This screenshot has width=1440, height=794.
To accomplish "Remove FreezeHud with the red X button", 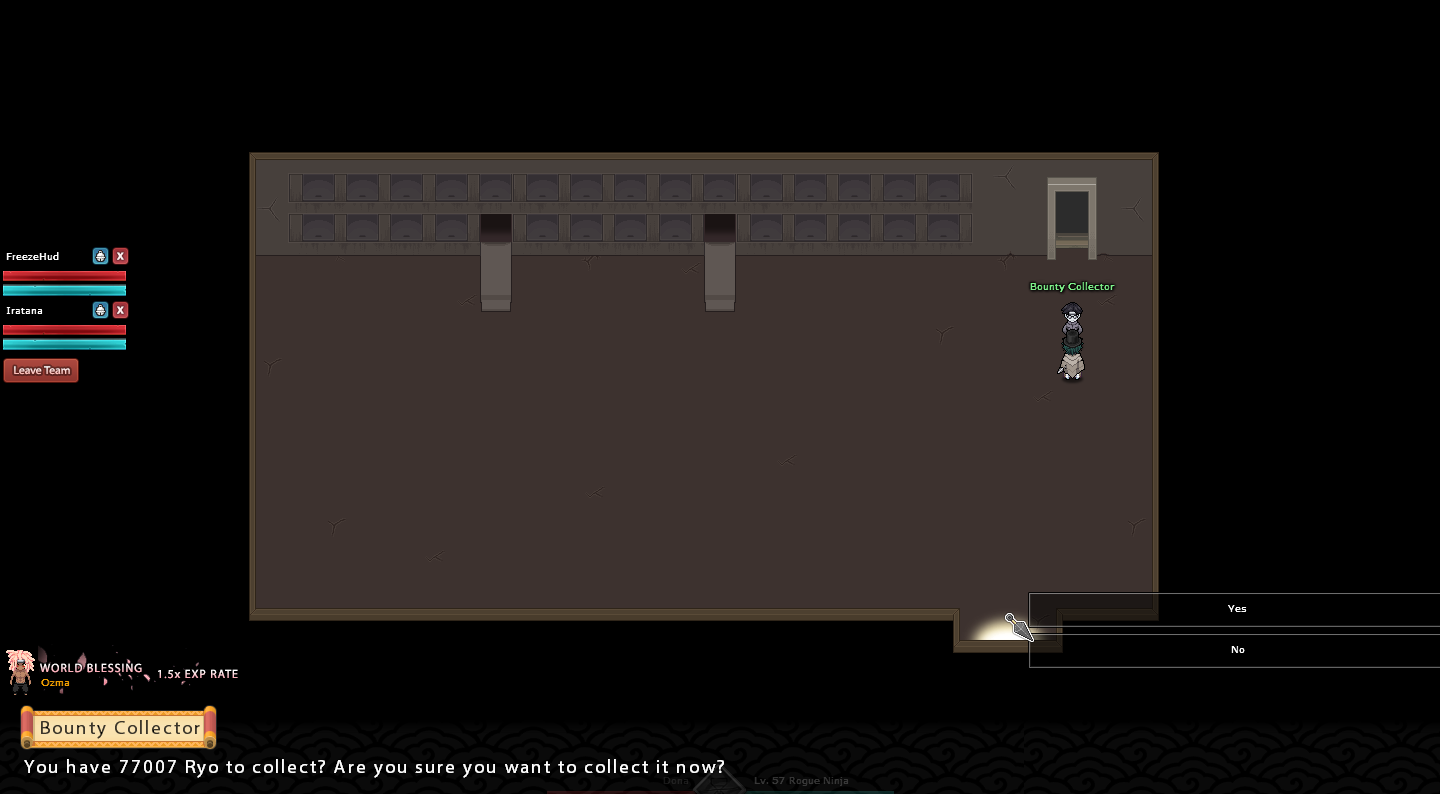I will point(120,256).
